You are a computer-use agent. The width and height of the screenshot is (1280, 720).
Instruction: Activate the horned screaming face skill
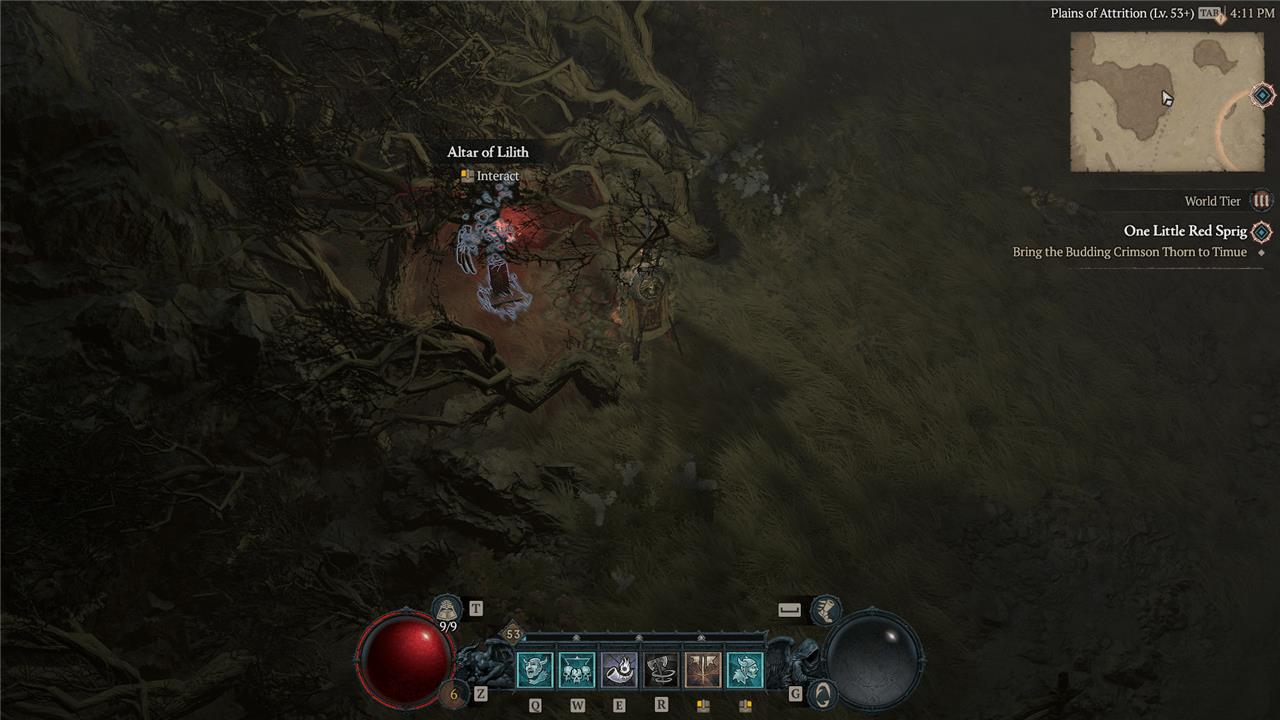[x=535, y=670]
